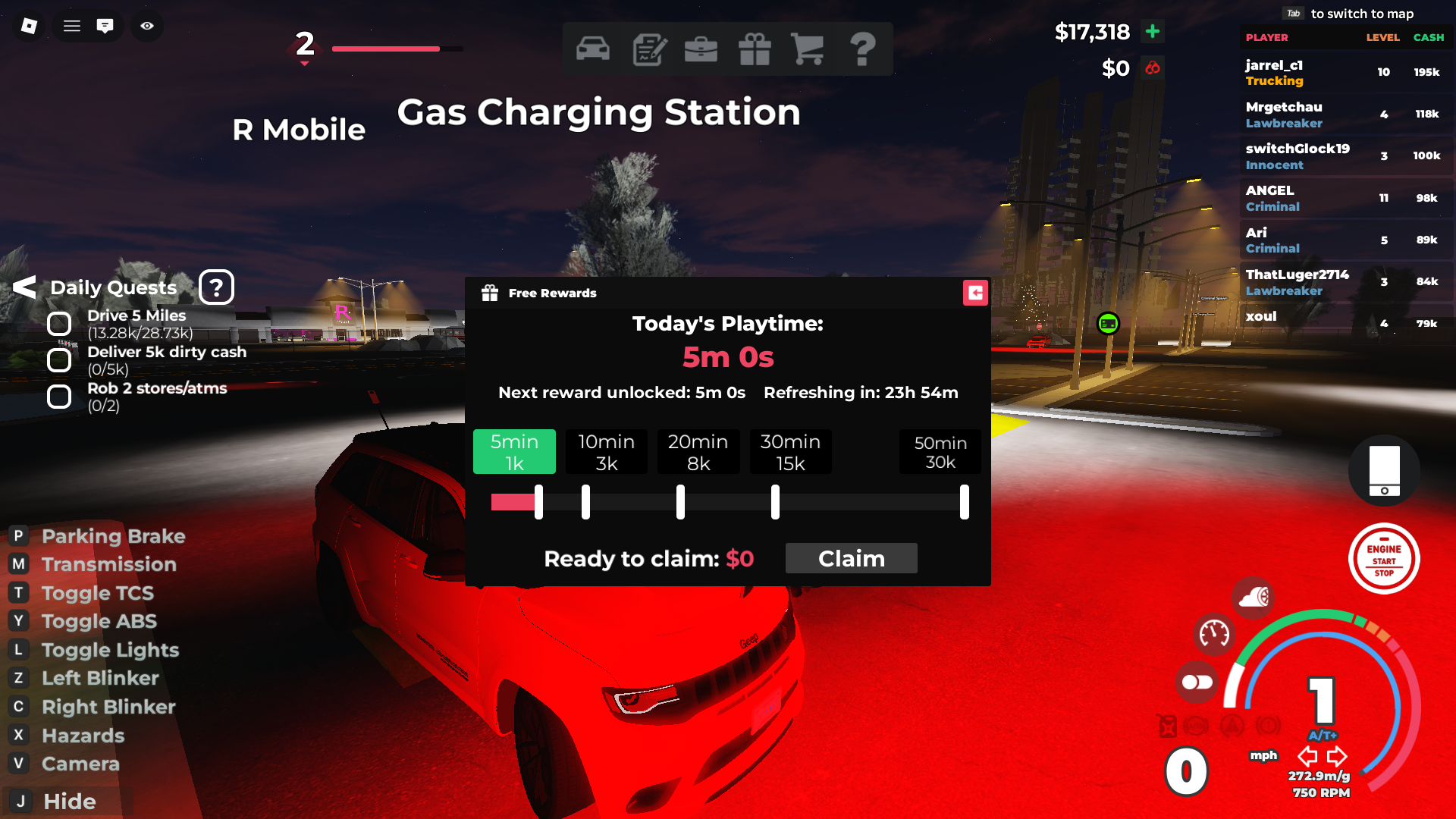Open the shopping cart store
Image resolution: width=1456 pixels, height=819 pixels.
808,49
